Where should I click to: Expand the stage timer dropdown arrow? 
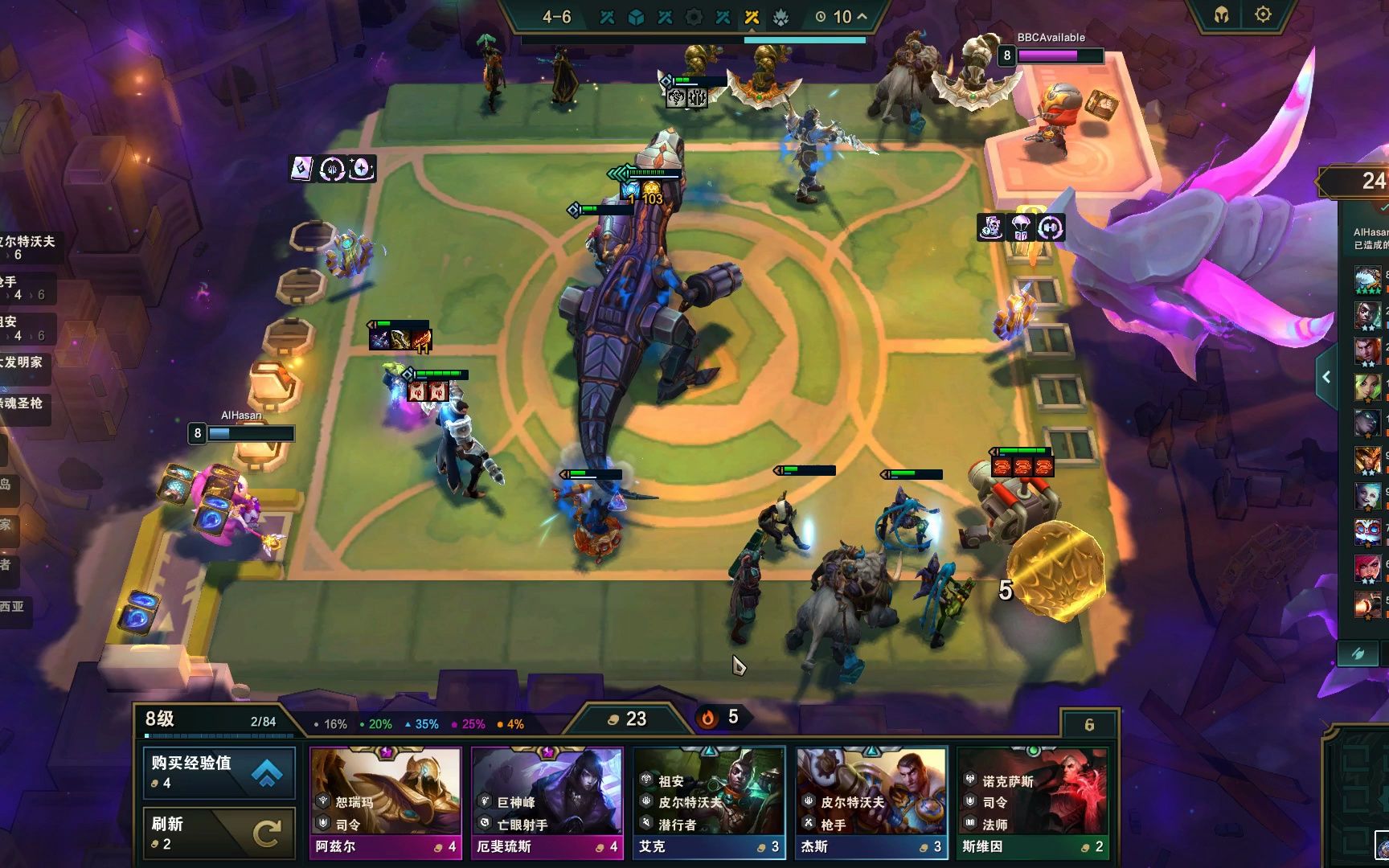(862, 16)
